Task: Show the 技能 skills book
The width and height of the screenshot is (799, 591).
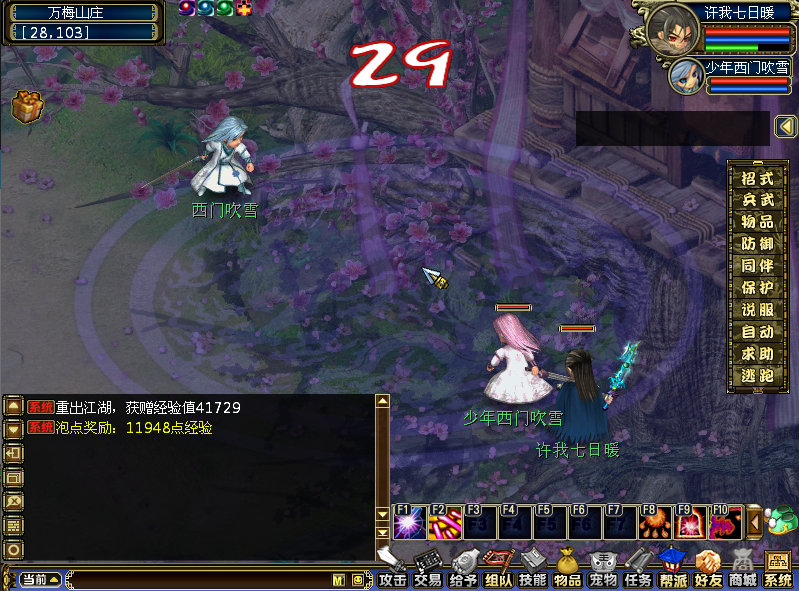Action: (533, 570)
